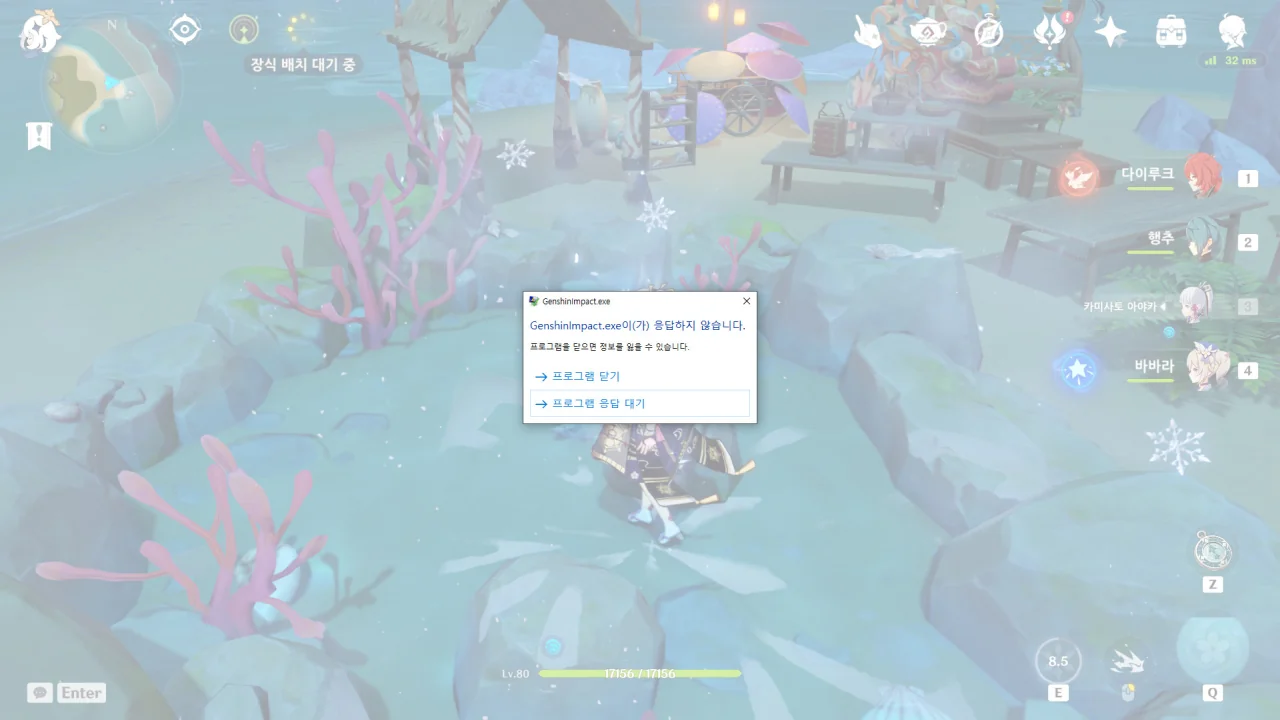Close the GenshinImpact.exe dialog
This screenshot has width=1280, height=720.
point(745,300)
